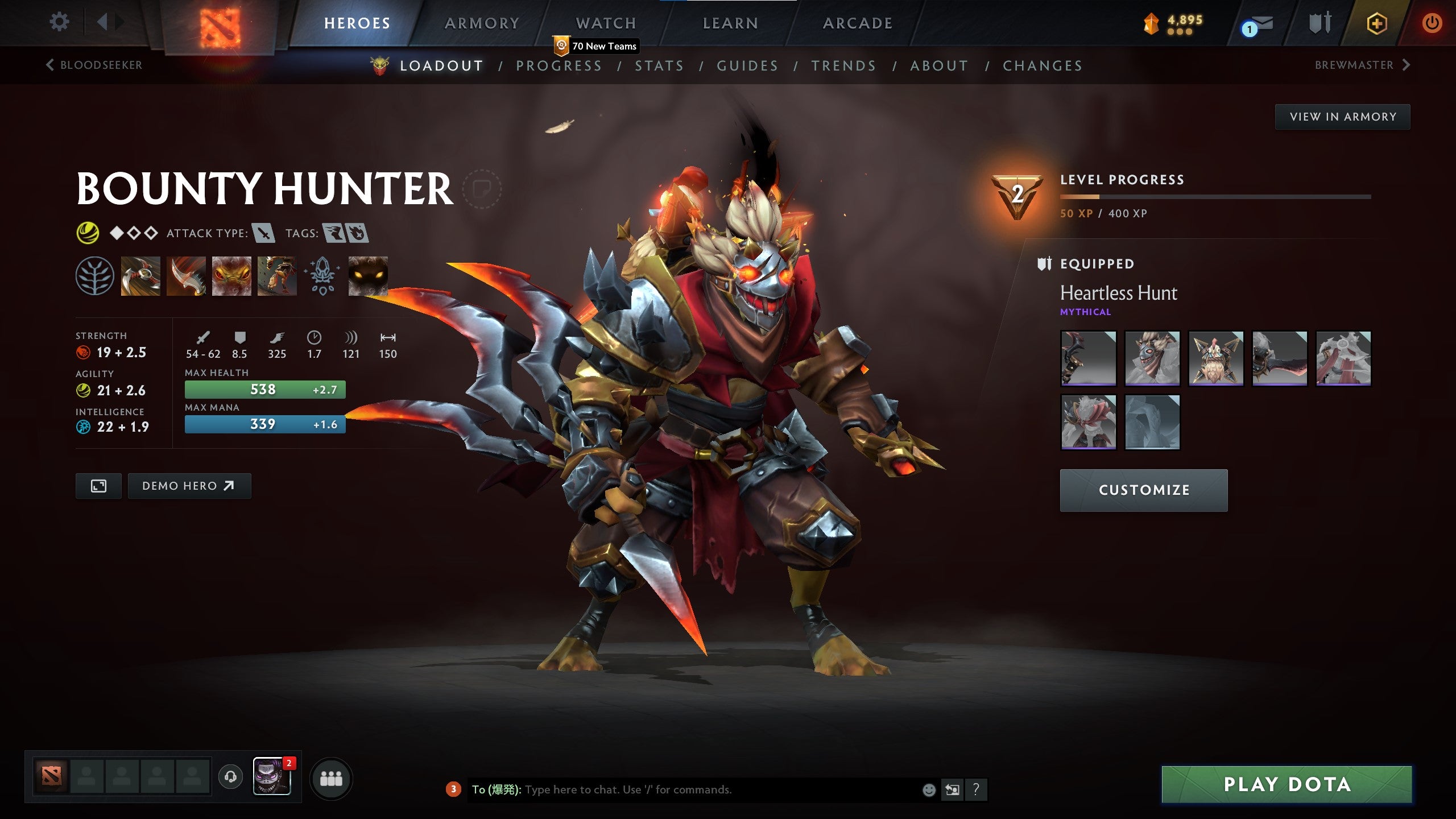Open the Settings gear icon
1456x819 pixels.
click(x=59, y=22)
